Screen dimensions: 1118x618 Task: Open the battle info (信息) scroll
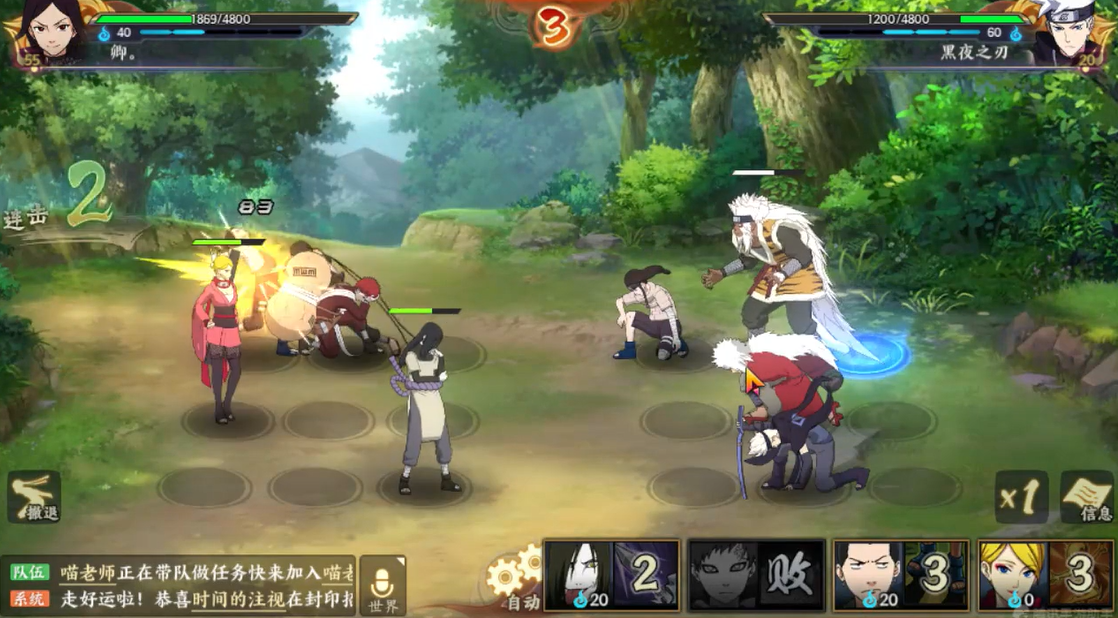pyautogui.click(x=1087, y=496)
